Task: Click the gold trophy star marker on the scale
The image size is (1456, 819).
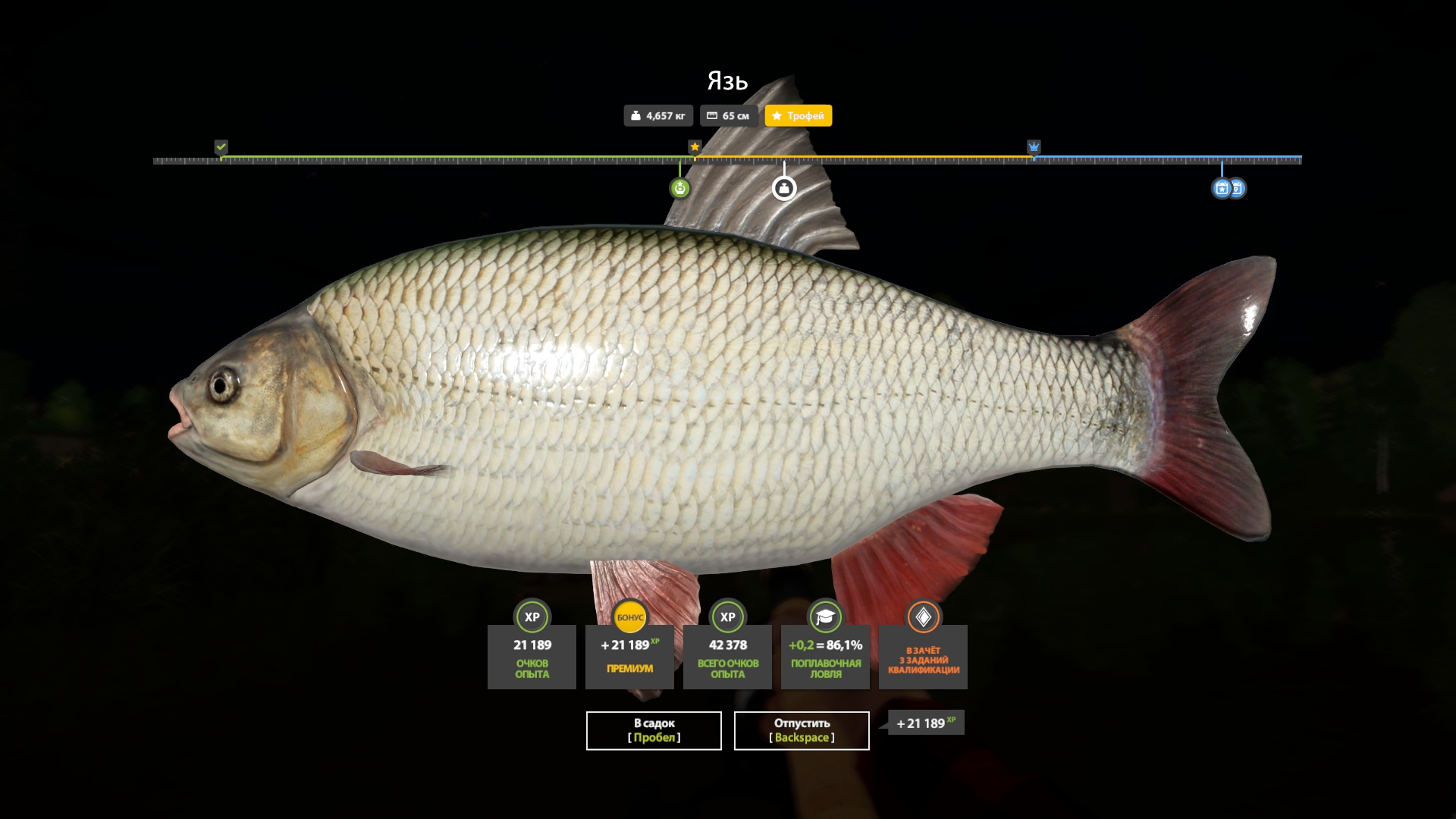Action: click(x=695, y=146)
